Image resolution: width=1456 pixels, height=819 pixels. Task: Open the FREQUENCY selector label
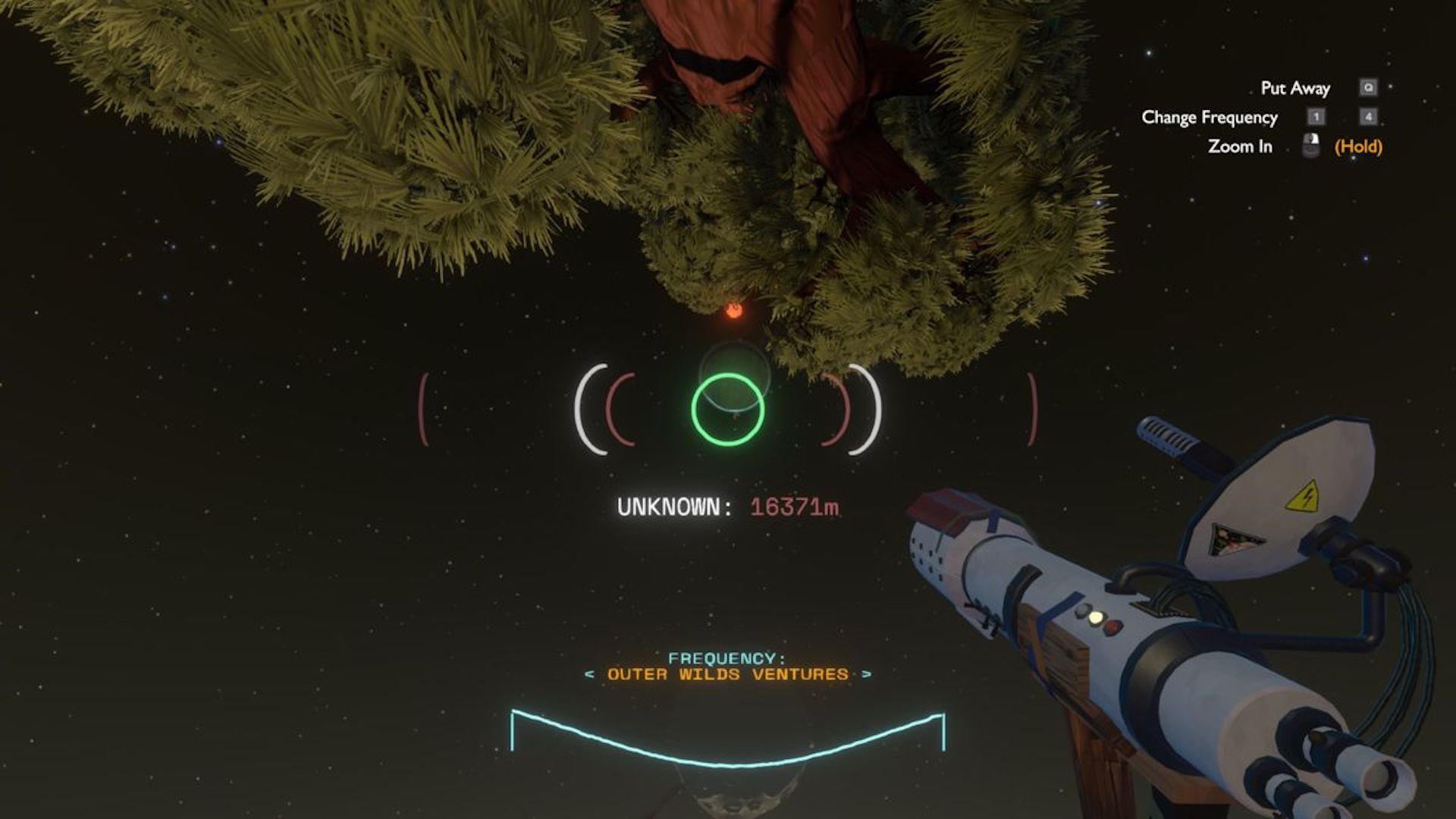tap(728, 657)
